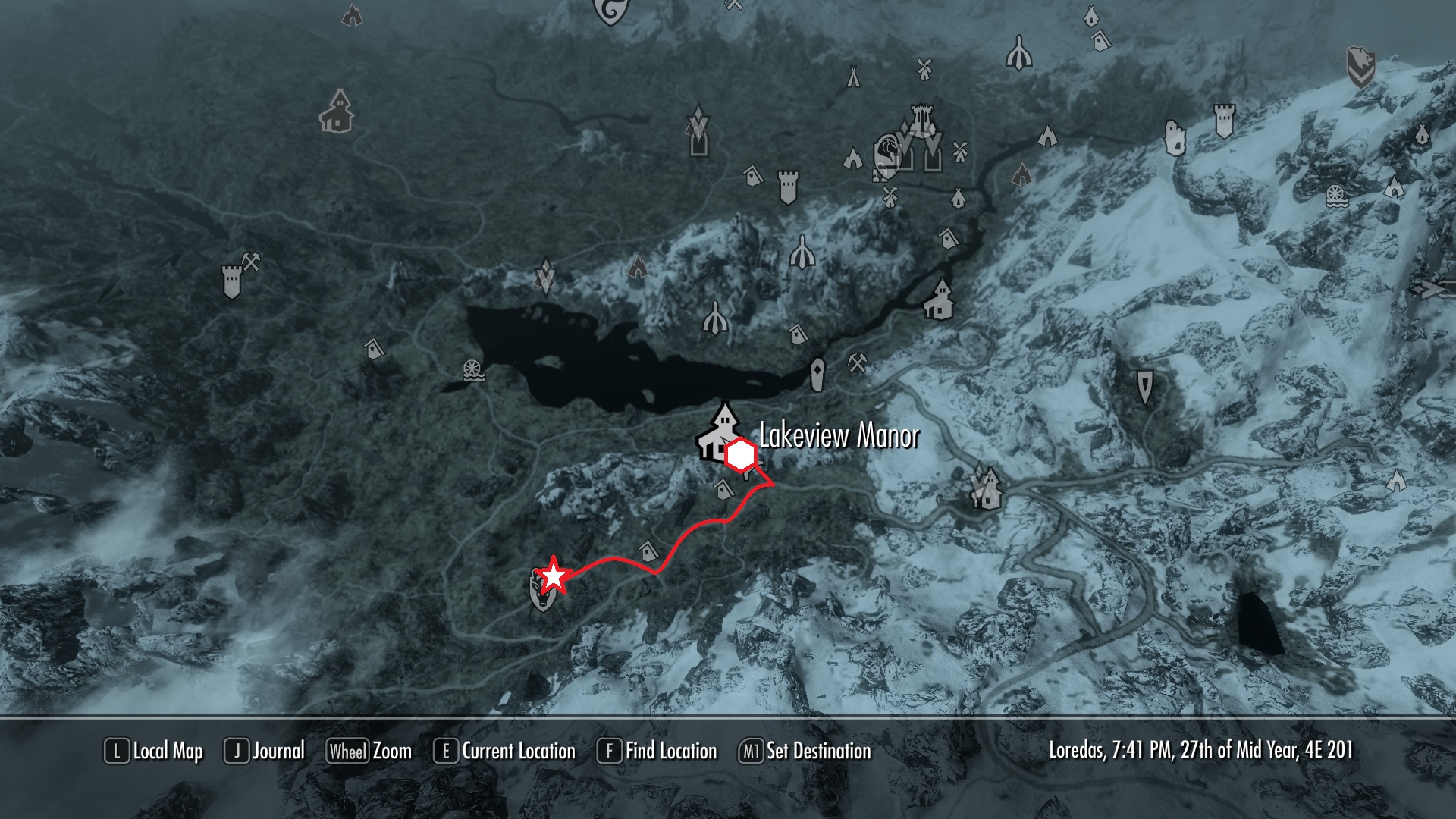
Task: Choose Find Location in the bottom bar
Action: pos(657,751)
